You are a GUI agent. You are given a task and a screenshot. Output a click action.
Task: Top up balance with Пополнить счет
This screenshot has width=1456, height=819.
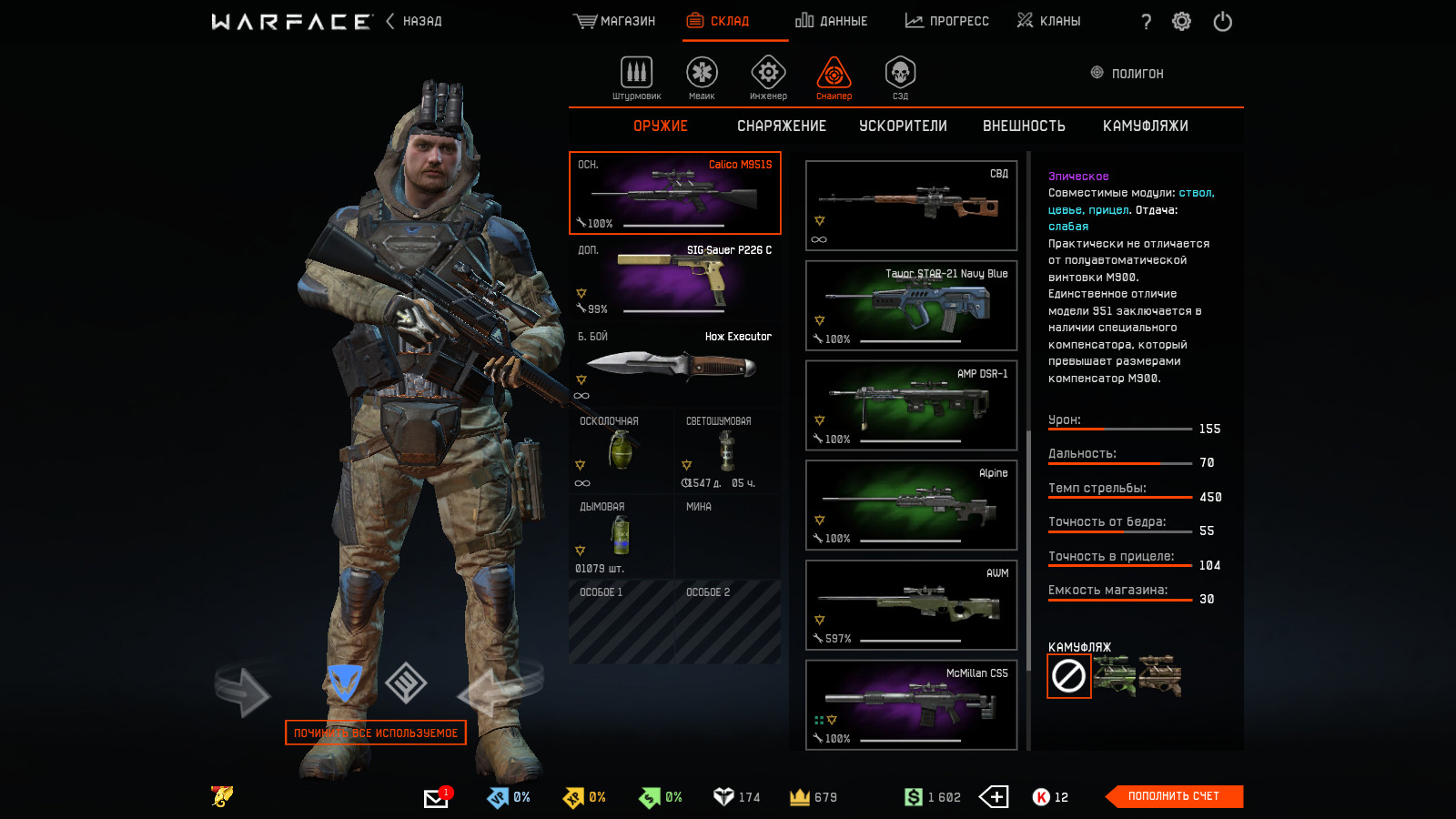coord(1173,796)
